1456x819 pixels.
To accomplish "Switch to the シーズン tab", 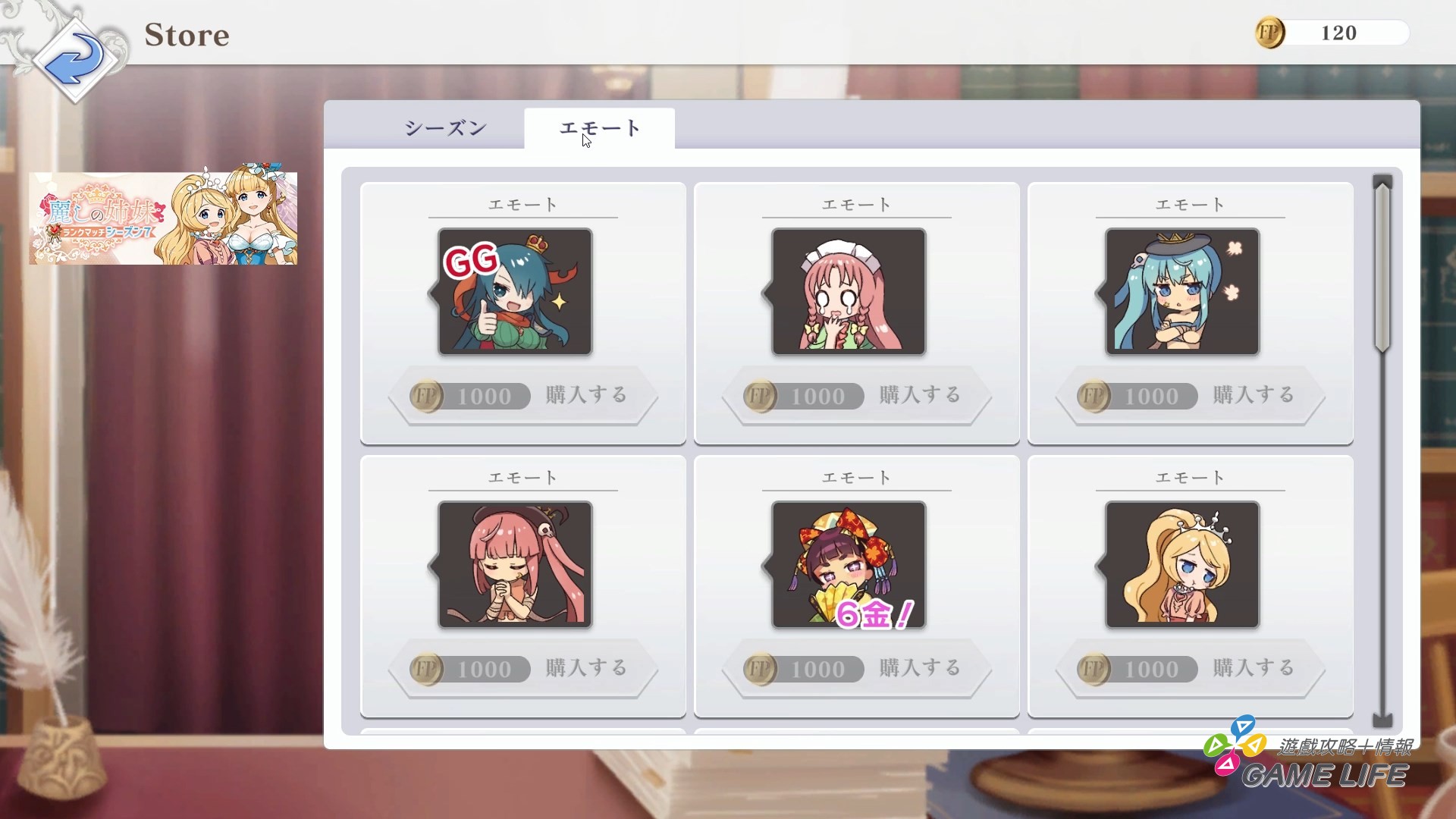I will click(446, 128).
